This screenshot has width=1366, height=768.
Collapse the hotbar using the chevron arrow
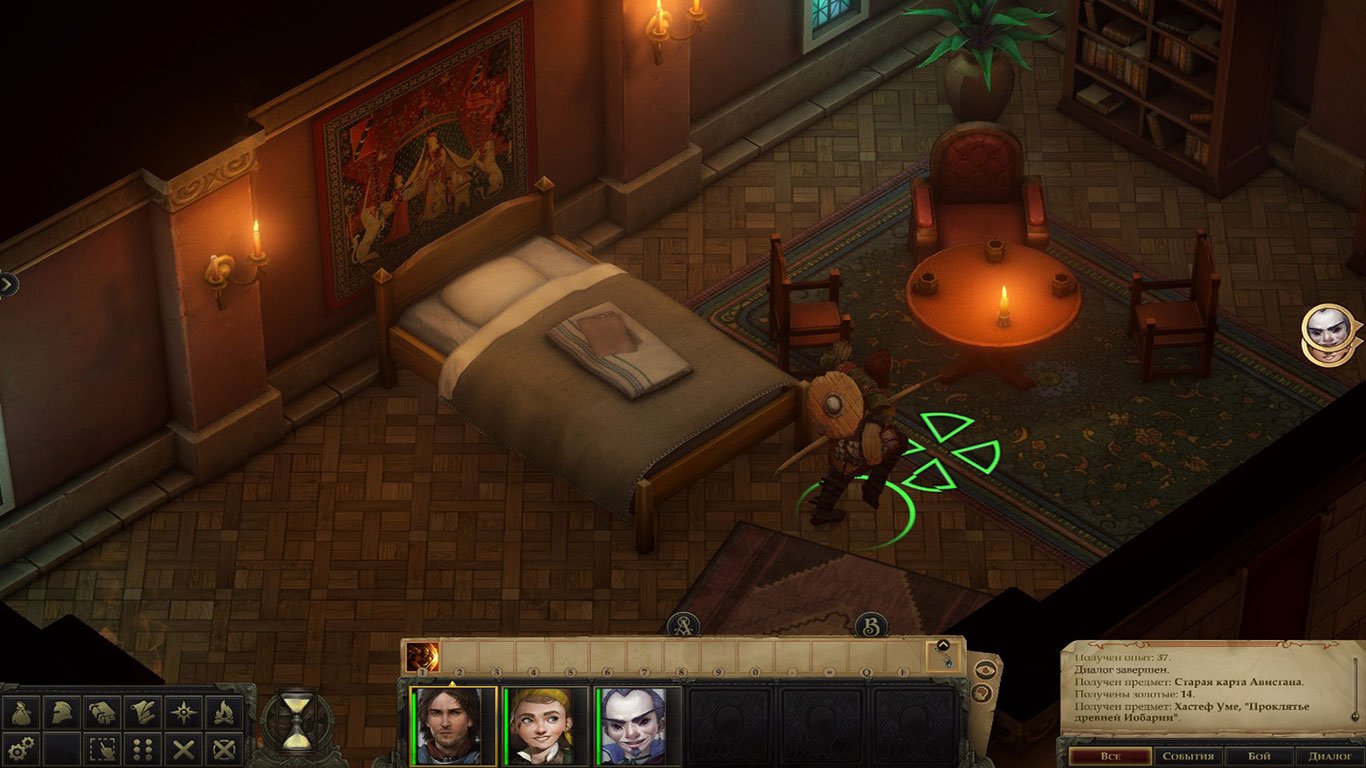944,644
